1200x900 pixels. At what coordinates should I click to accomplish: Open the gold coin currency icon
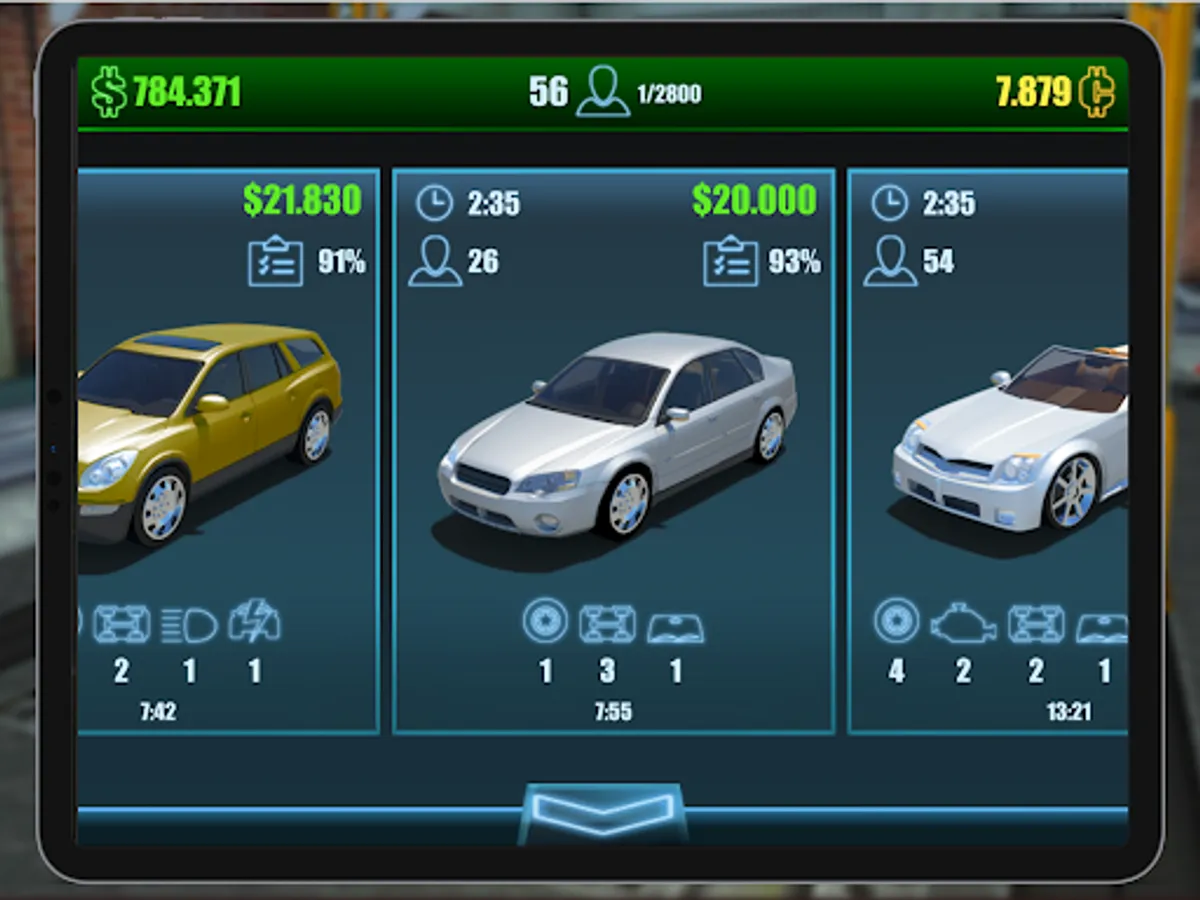[1097, 92]
